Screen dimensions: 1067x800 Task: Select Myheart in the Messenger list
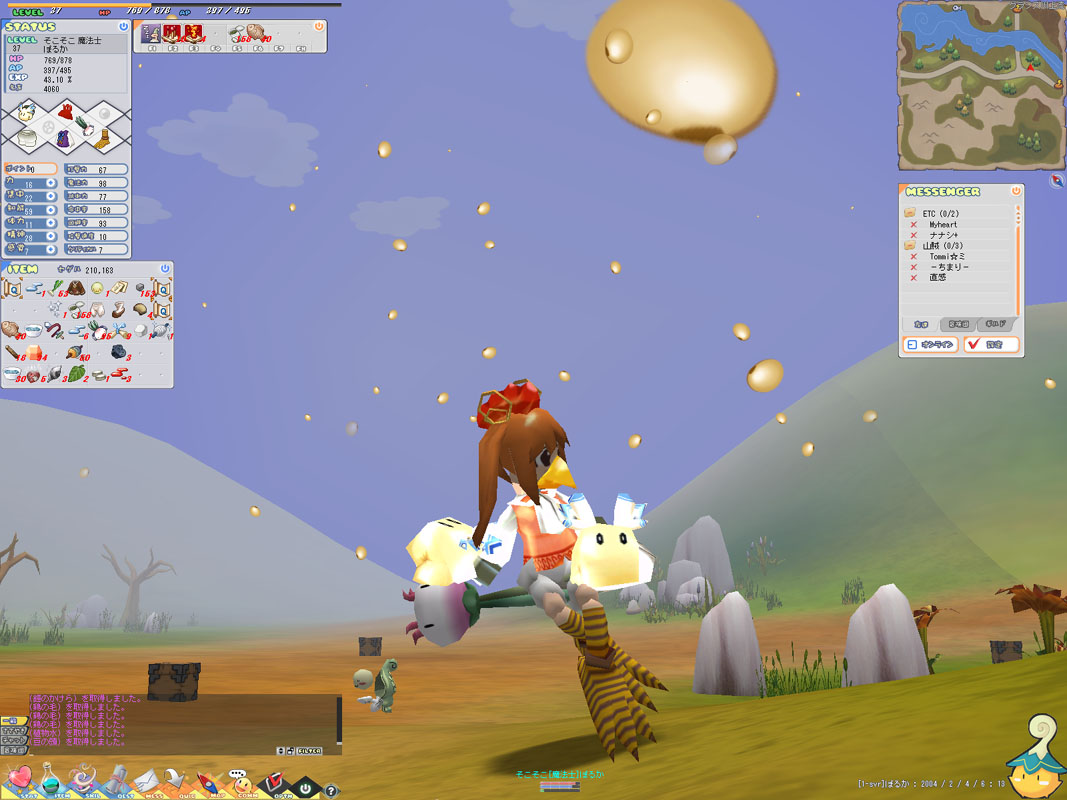(943, 225)
